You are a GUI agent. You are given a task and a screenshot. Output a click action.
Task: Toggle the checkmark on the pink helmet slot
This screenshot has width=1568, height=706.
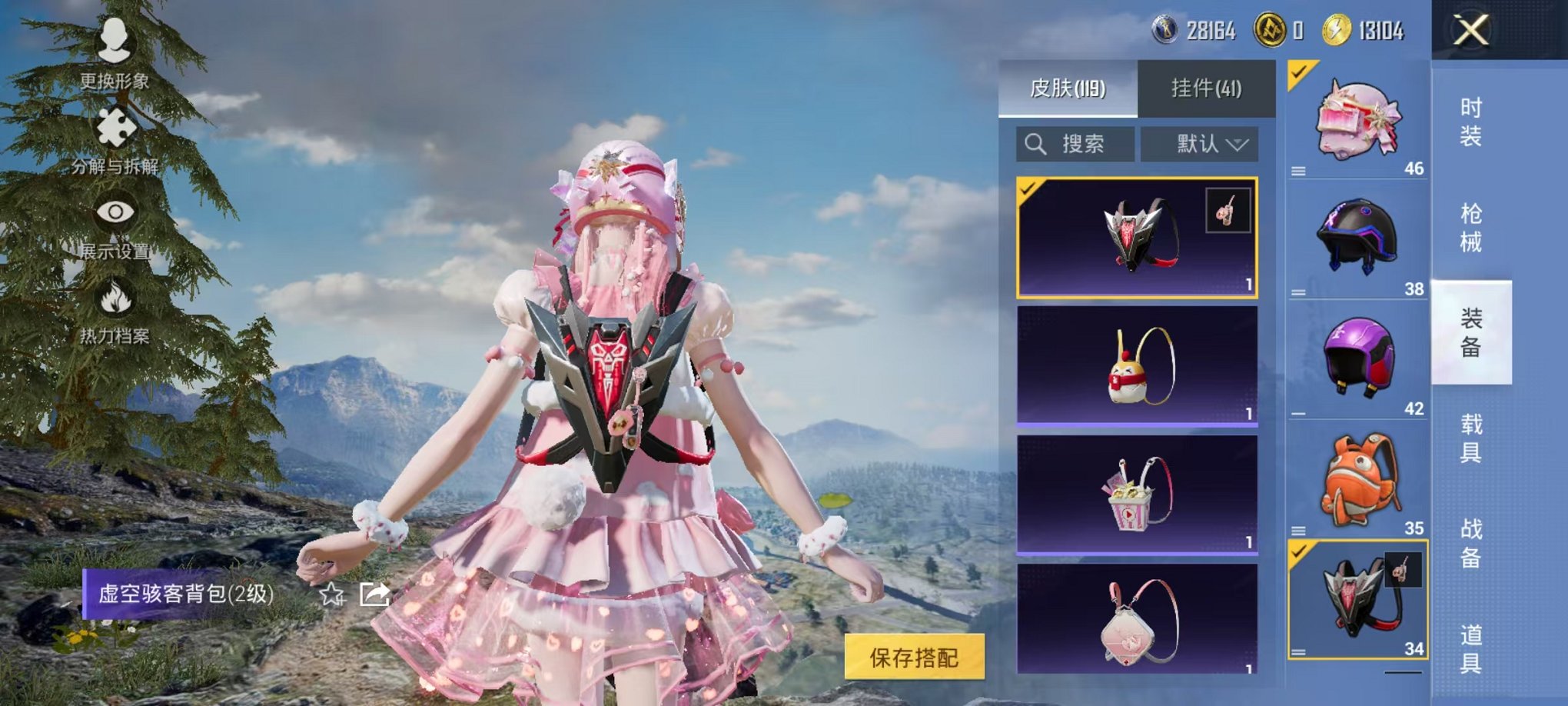(1299, 74)
